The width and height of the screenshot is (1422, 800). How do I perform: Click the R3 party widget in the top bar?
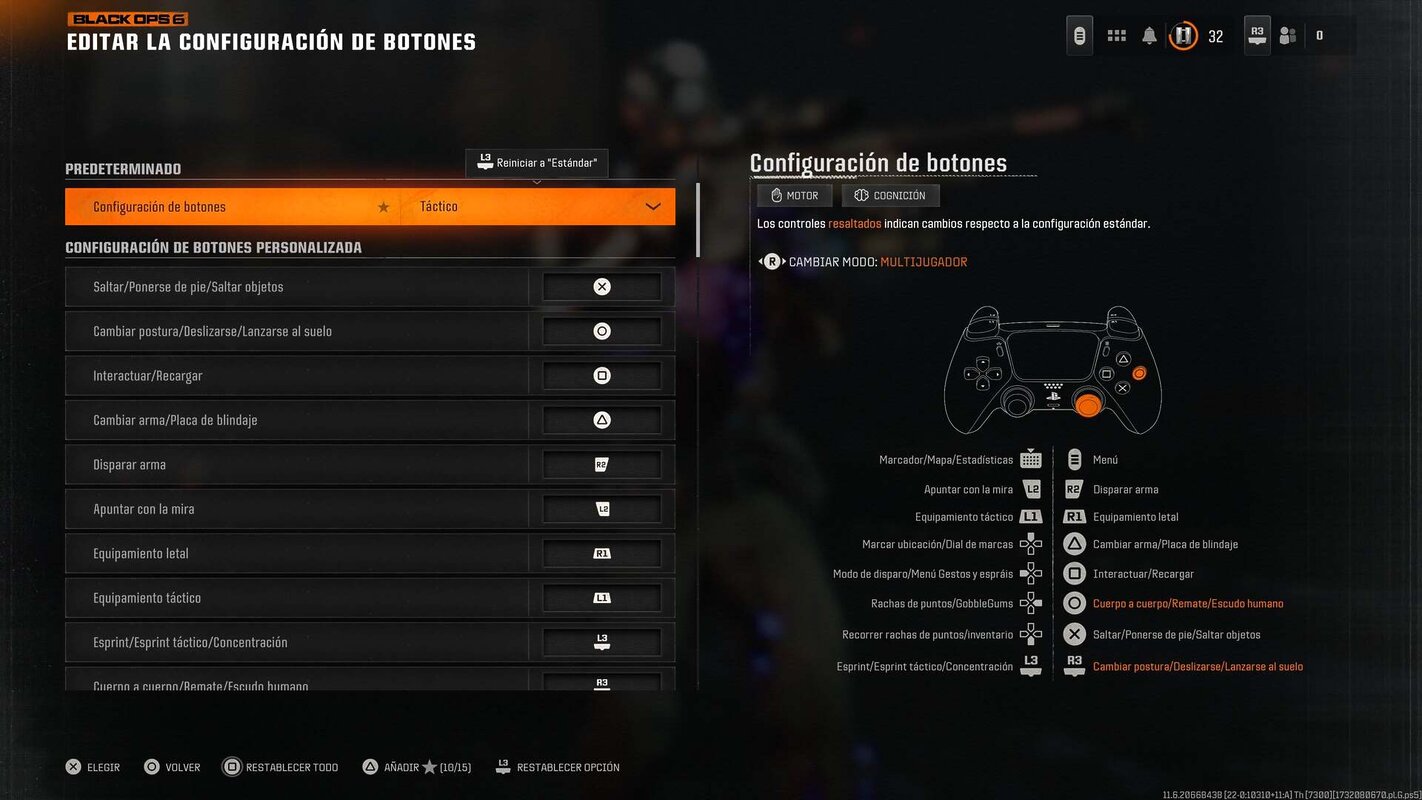(x=1256, y=33)
